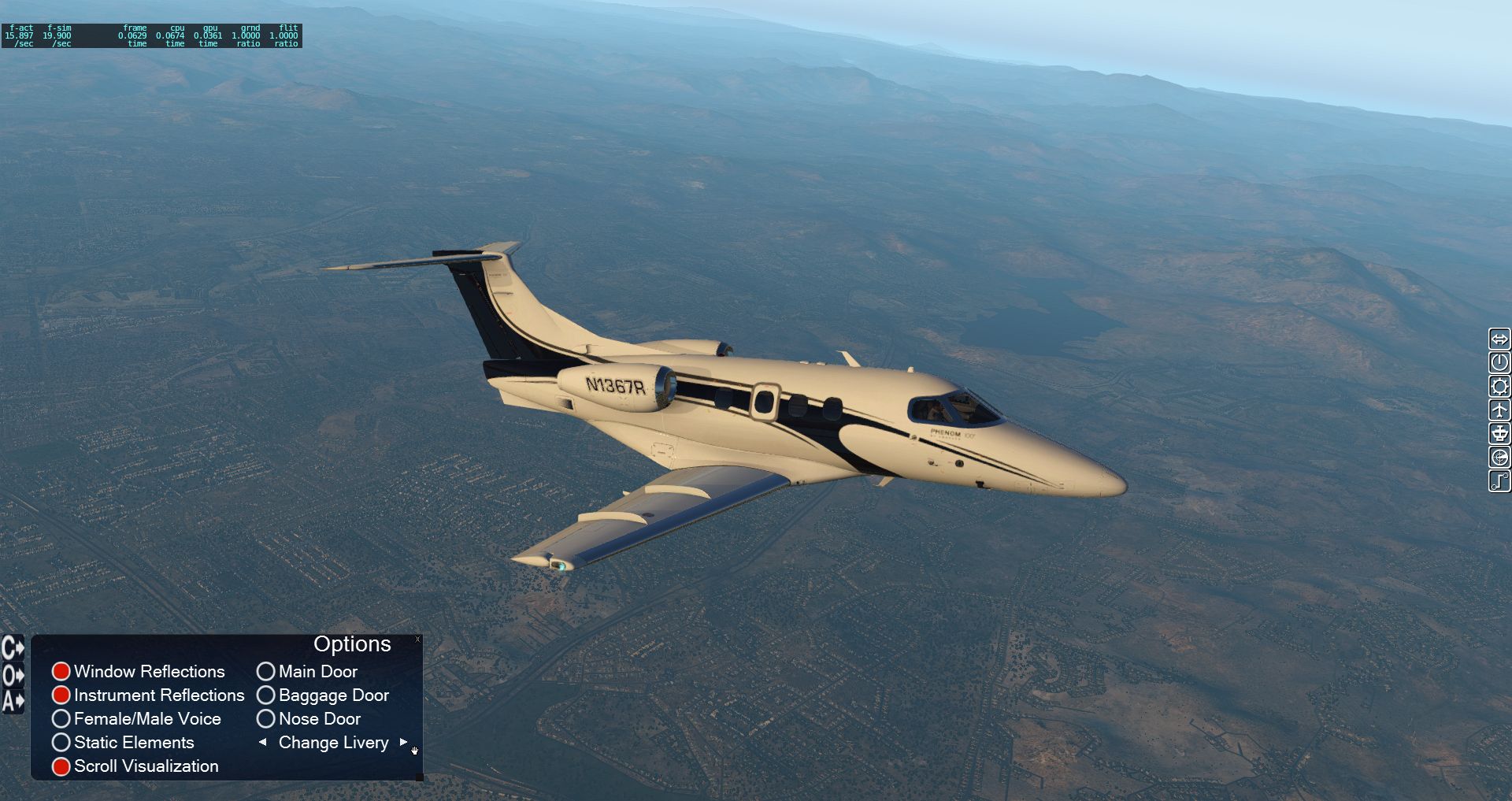Select previous livery with left arrow

point(263,742)
